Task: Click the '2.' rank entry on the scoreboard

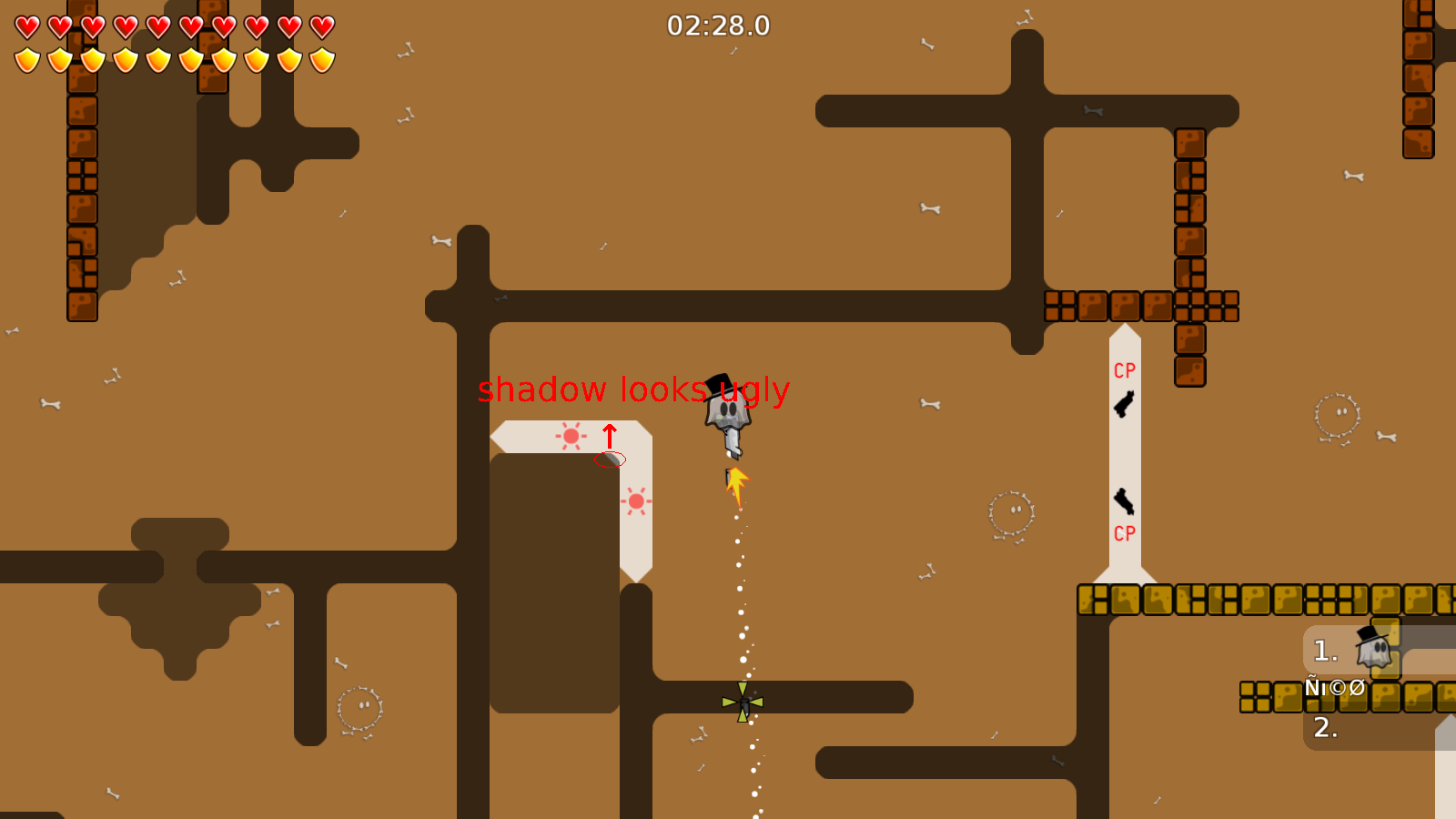Action: [1327, 728]
